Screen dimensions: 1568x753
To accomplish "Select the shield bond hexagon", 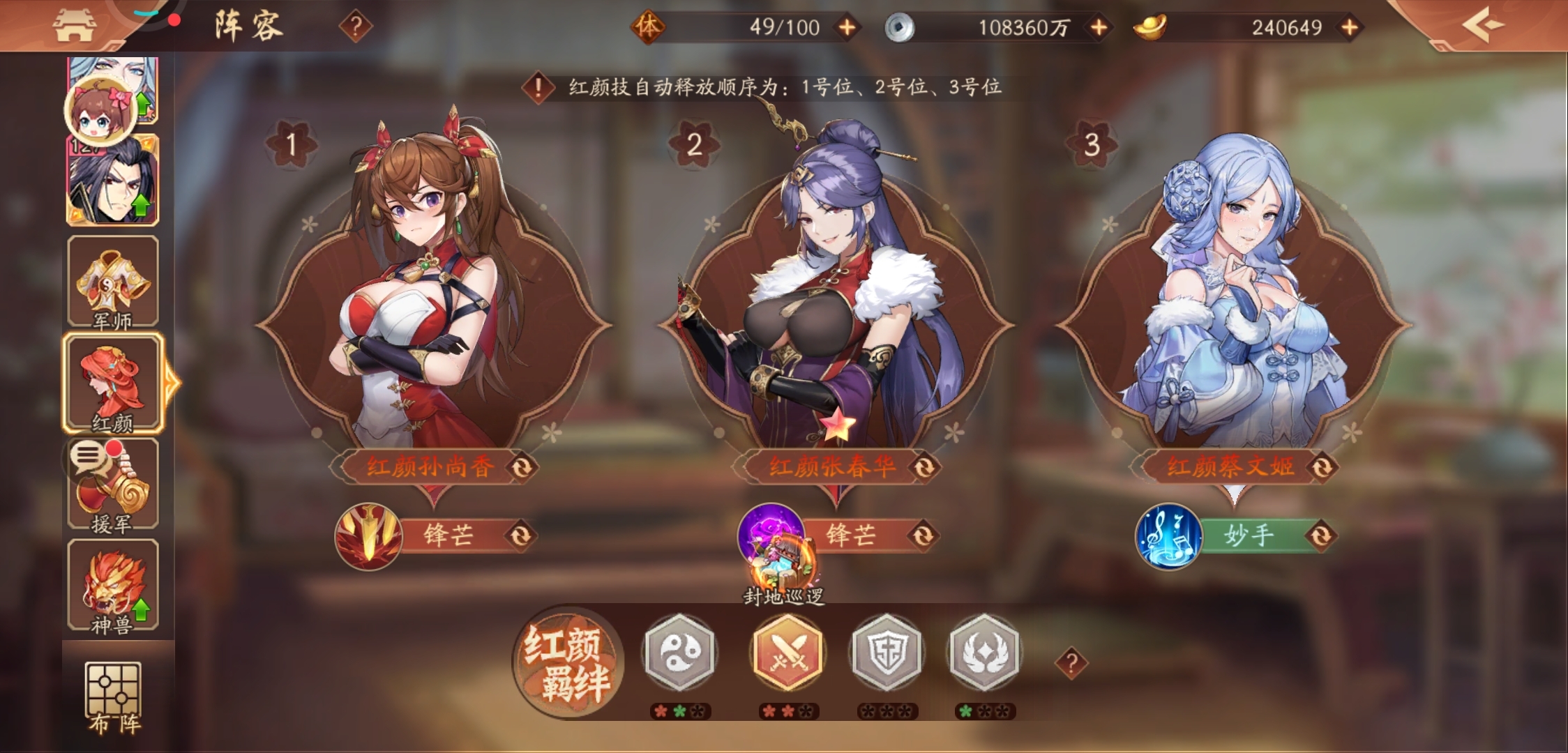I will (x=887, y=653).
